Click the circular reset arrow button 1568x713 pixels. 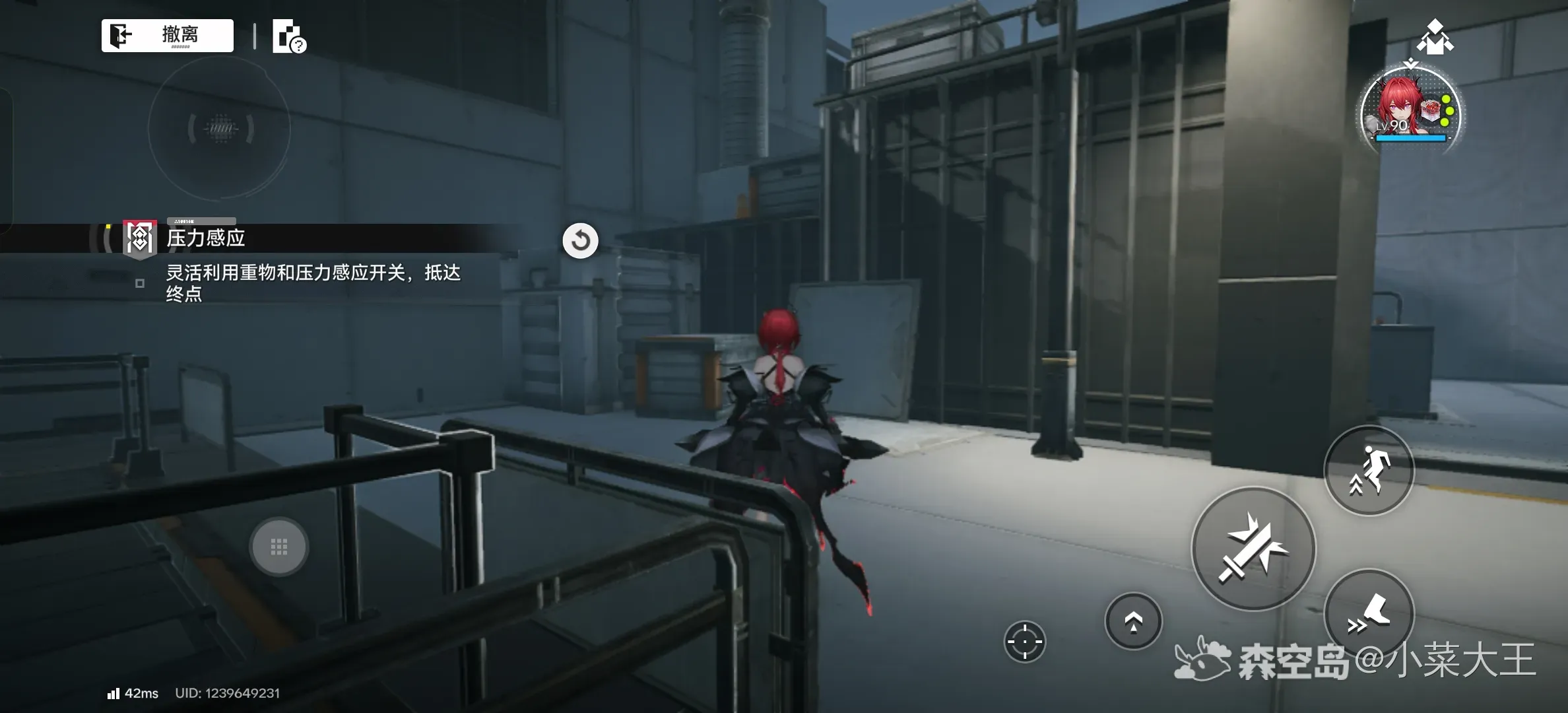pyautogui.click(x=580, y=240)
